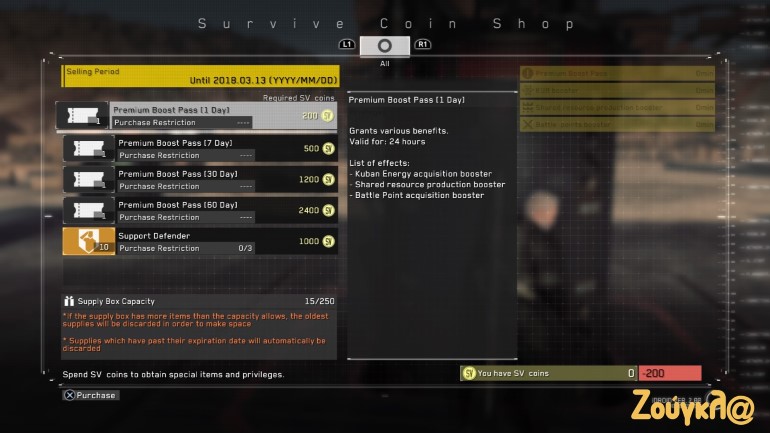This screenshot has height=433, width=770.
Task: Select Premium Boost Pass (60 Day)
Action: click(x=200, y=211)
